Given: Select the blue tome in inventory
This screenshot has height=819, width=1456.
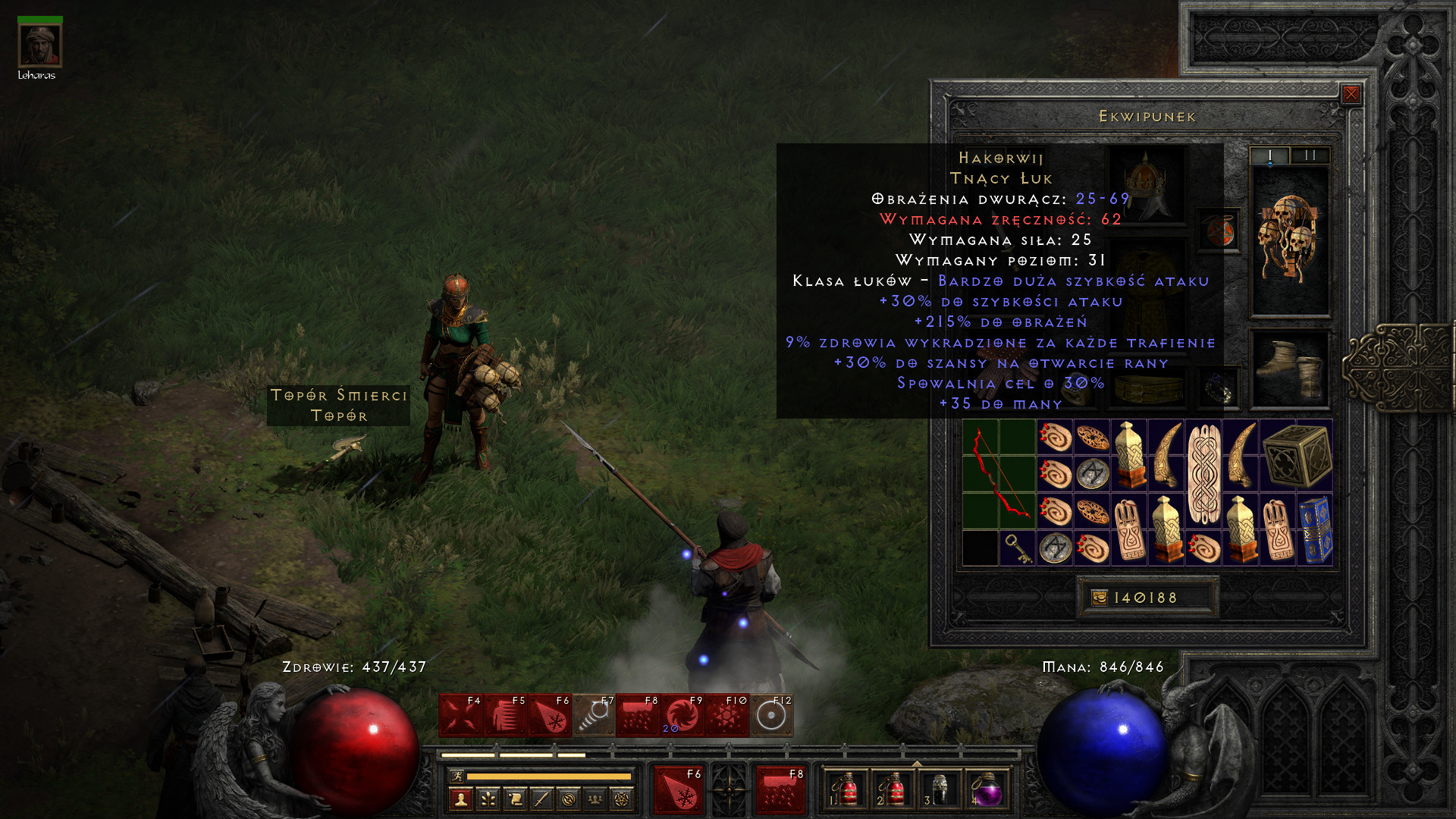Looking at the screenshot, I should click(1315, 529).
